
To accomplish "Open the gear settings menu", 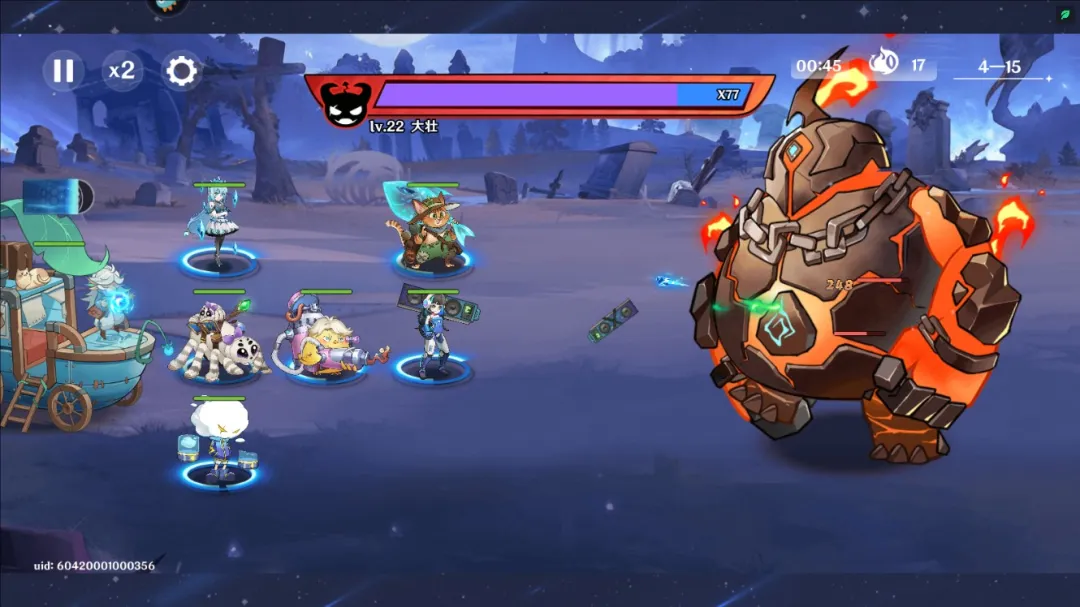I will (x=182, y=70).
